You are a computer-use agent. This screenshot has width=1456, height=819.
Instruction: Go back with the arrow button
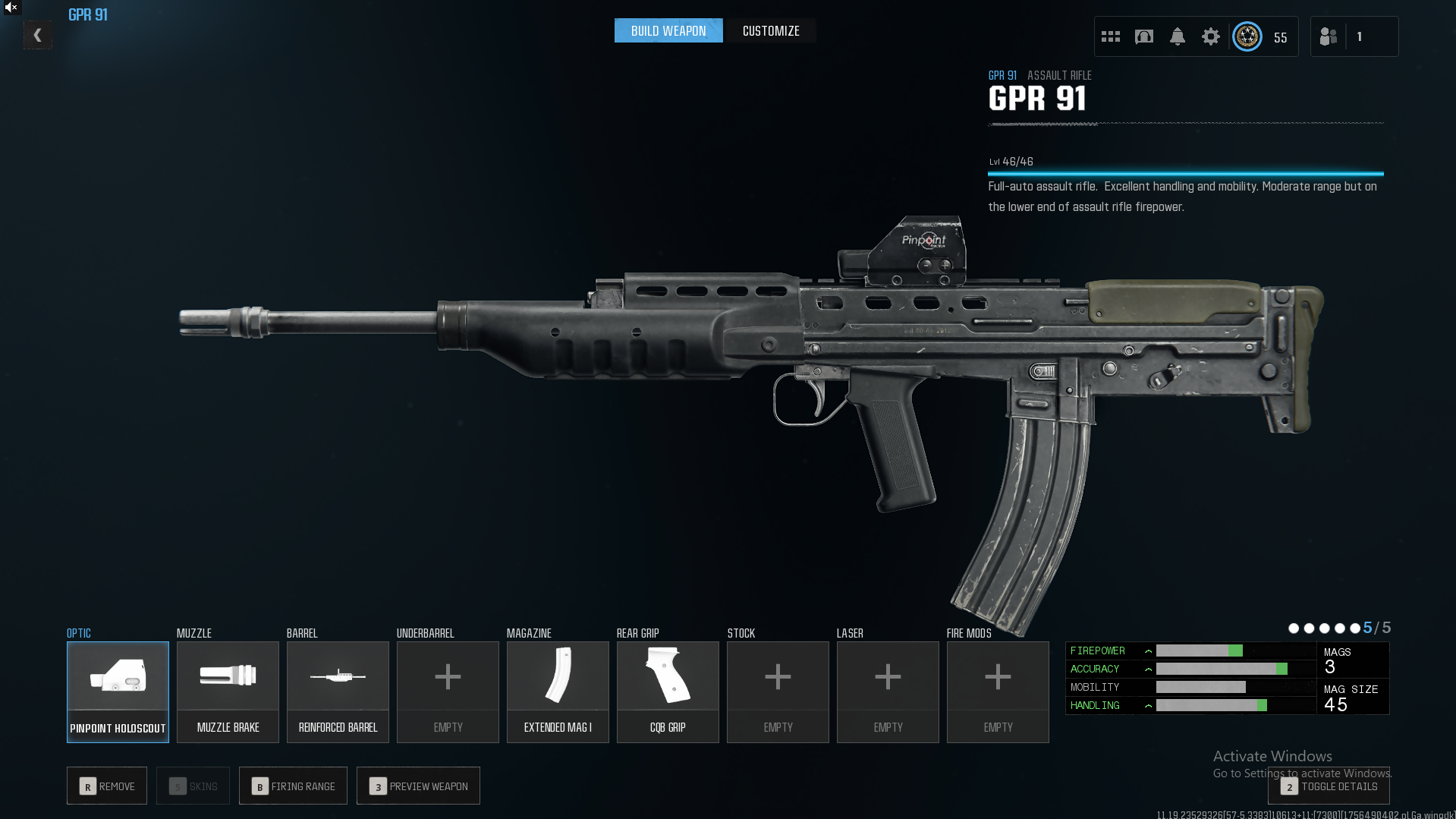click(37, 35)
